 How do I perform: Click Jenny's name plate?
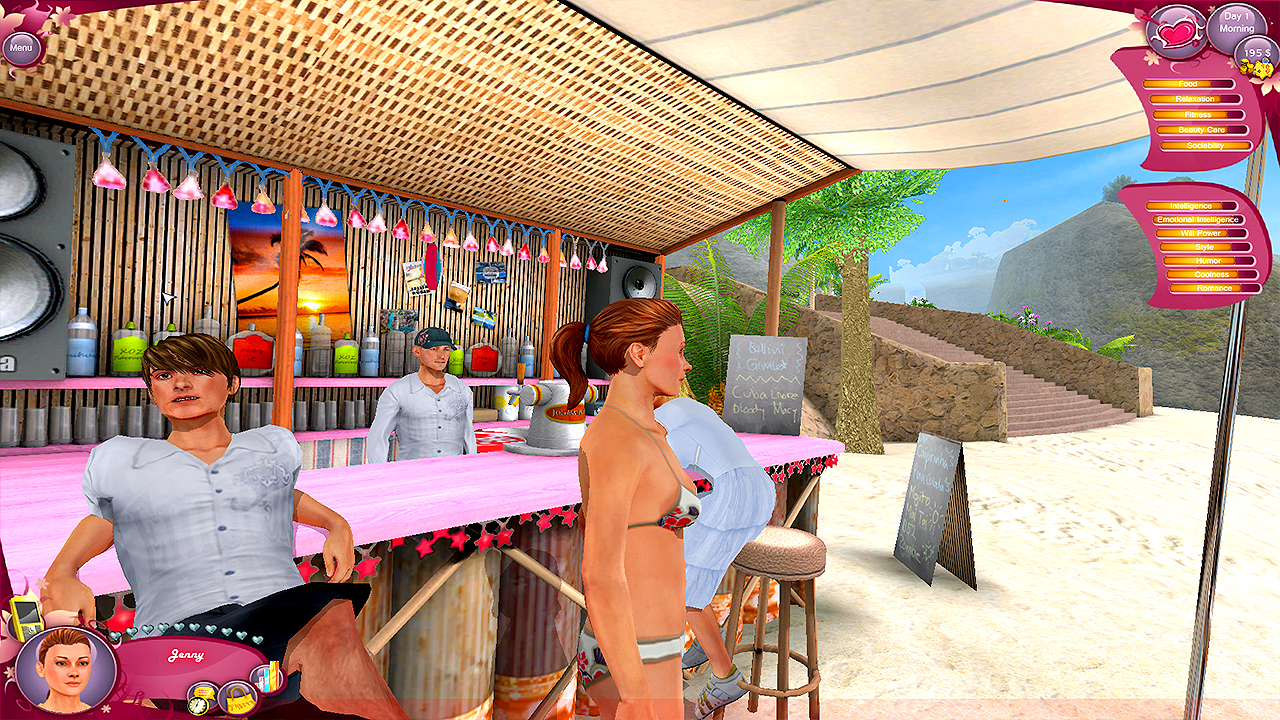click(x=186, y=653)
